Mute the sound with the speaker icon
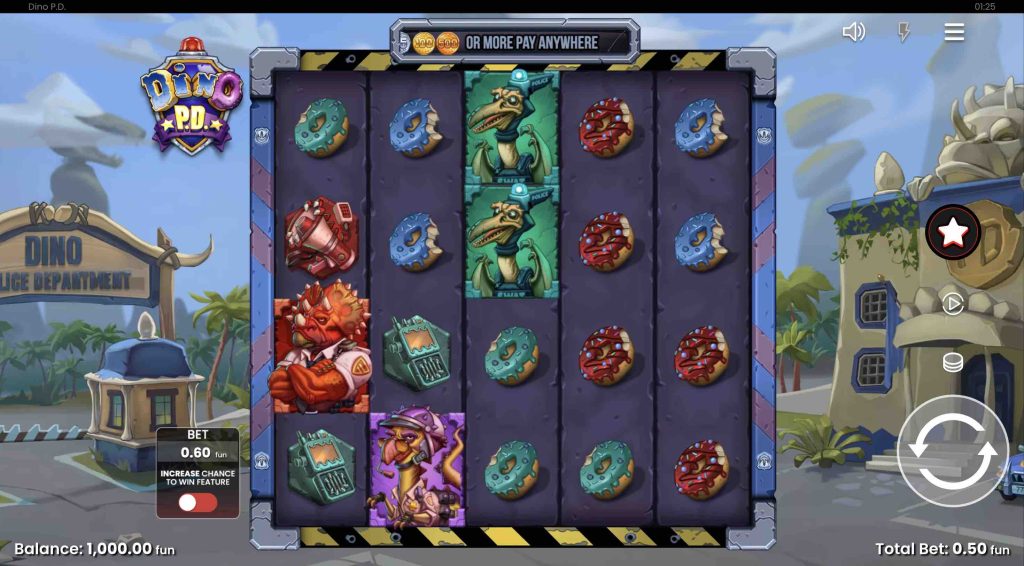This screenshot has height=566, width=1024. tap(853, 32)
